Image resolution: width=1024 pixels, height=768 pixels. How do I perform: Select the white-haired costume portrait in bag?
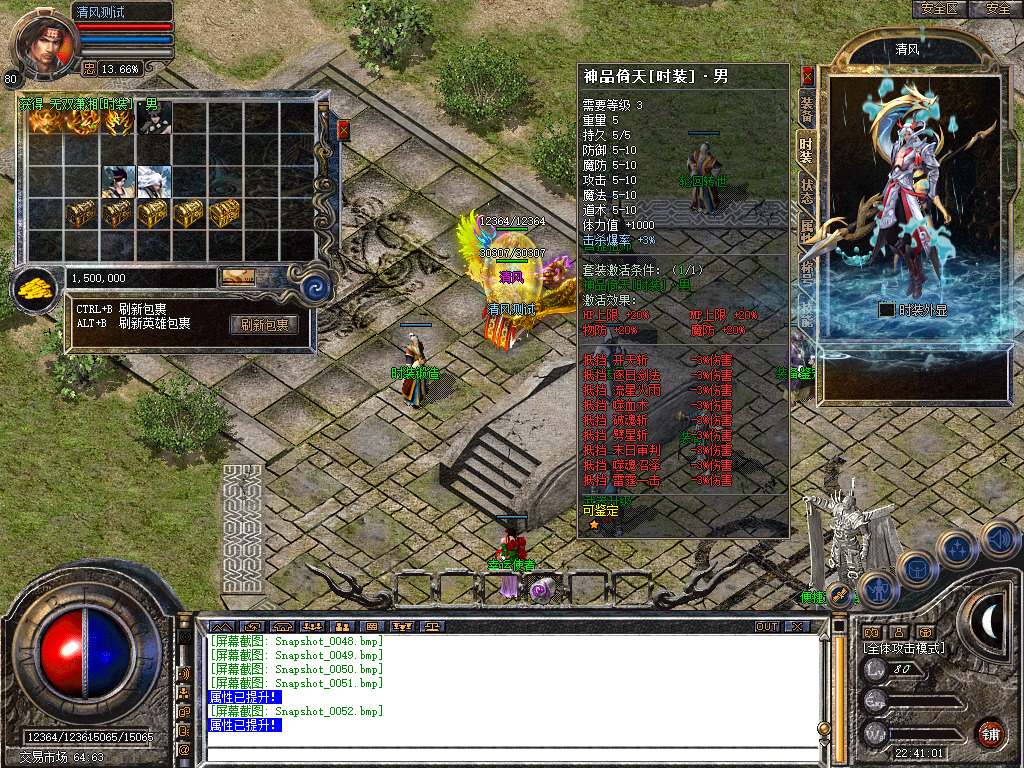(154, 181)
